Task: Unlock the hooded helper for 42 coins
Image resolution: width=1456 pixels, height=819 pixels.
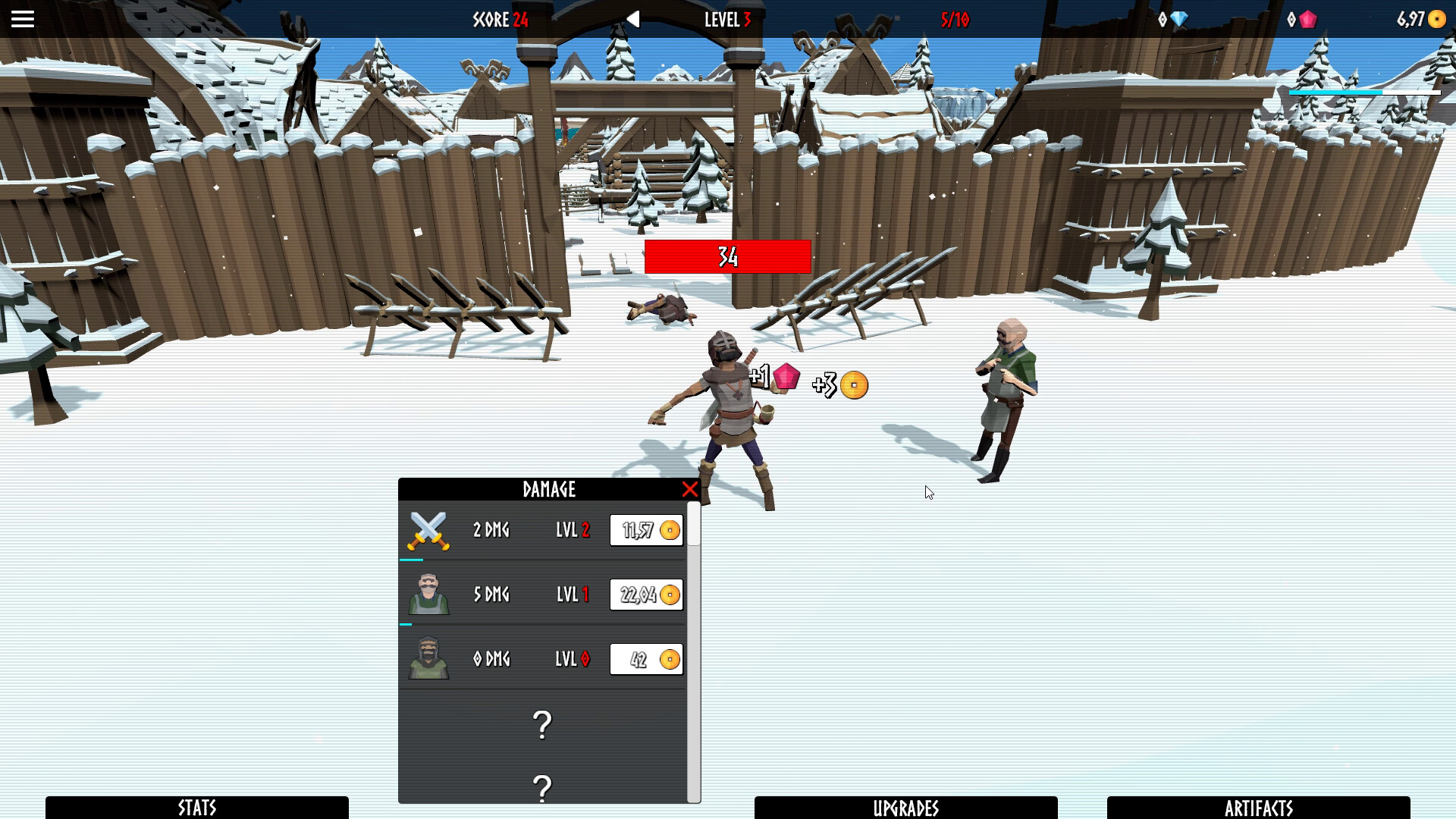Action: click(x=645, y=659)
